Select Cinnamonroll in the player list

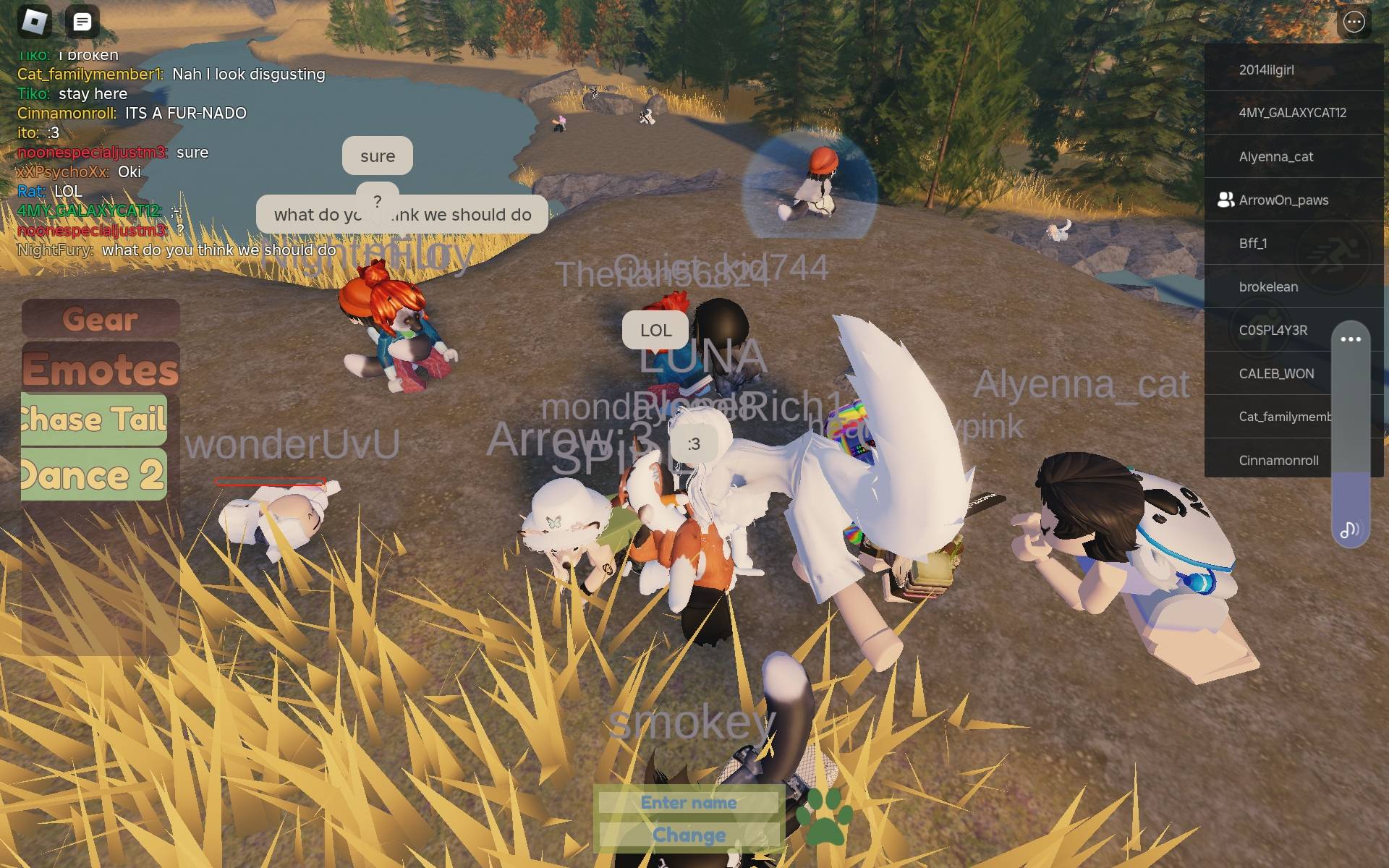(x=1278, y=460)
